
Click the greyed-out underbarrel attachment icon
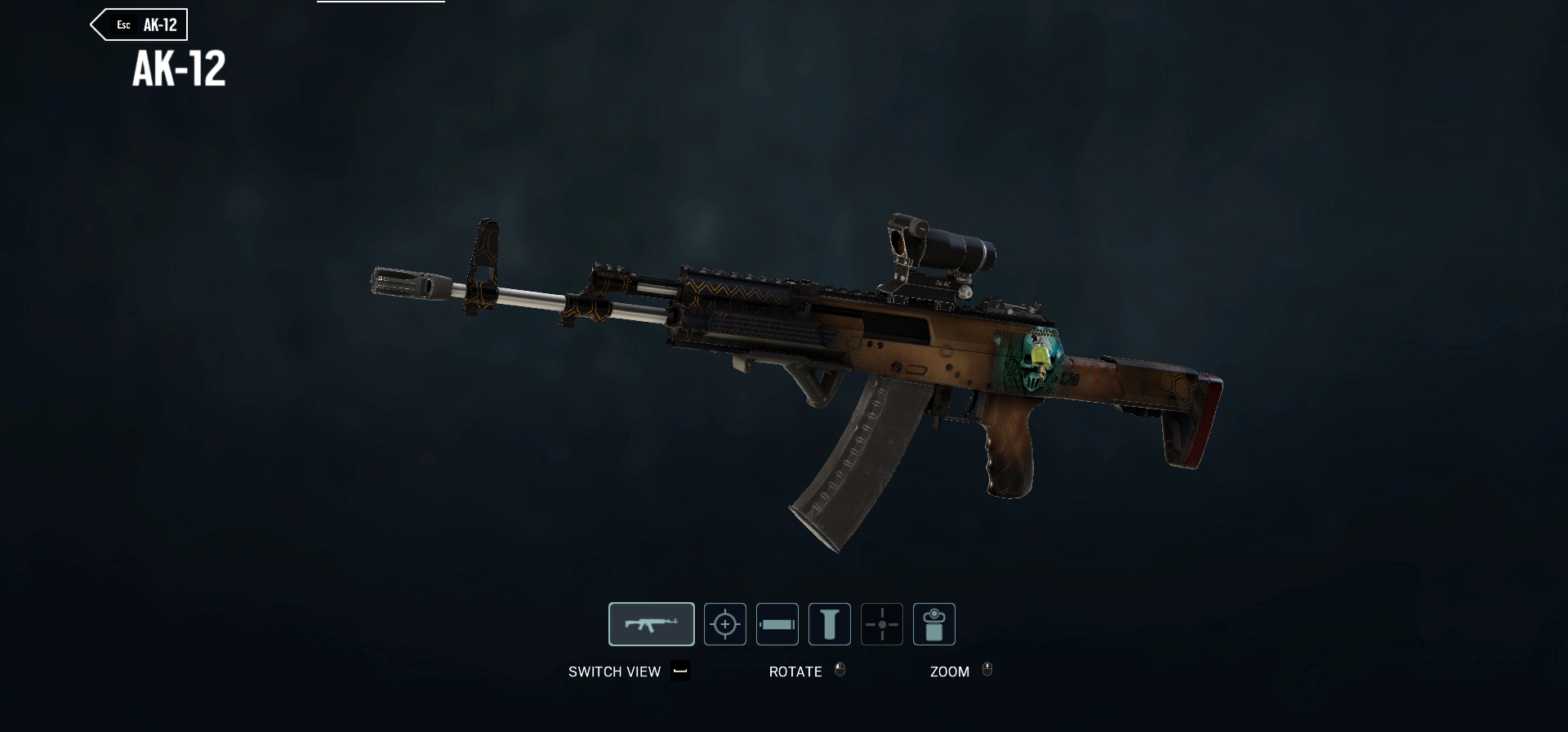[882, 623]
